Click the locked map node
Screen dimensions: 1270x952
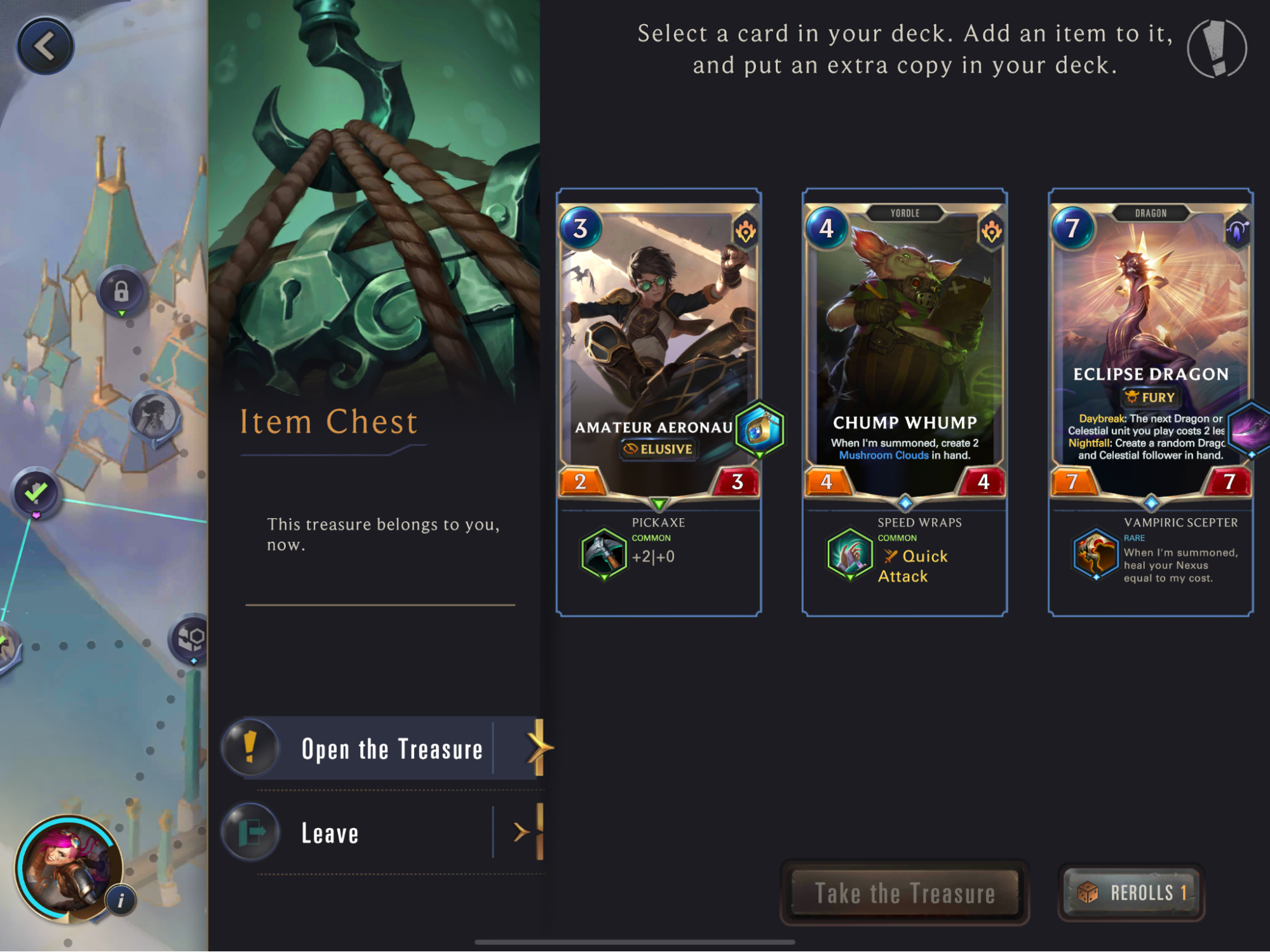click(121, 292)
